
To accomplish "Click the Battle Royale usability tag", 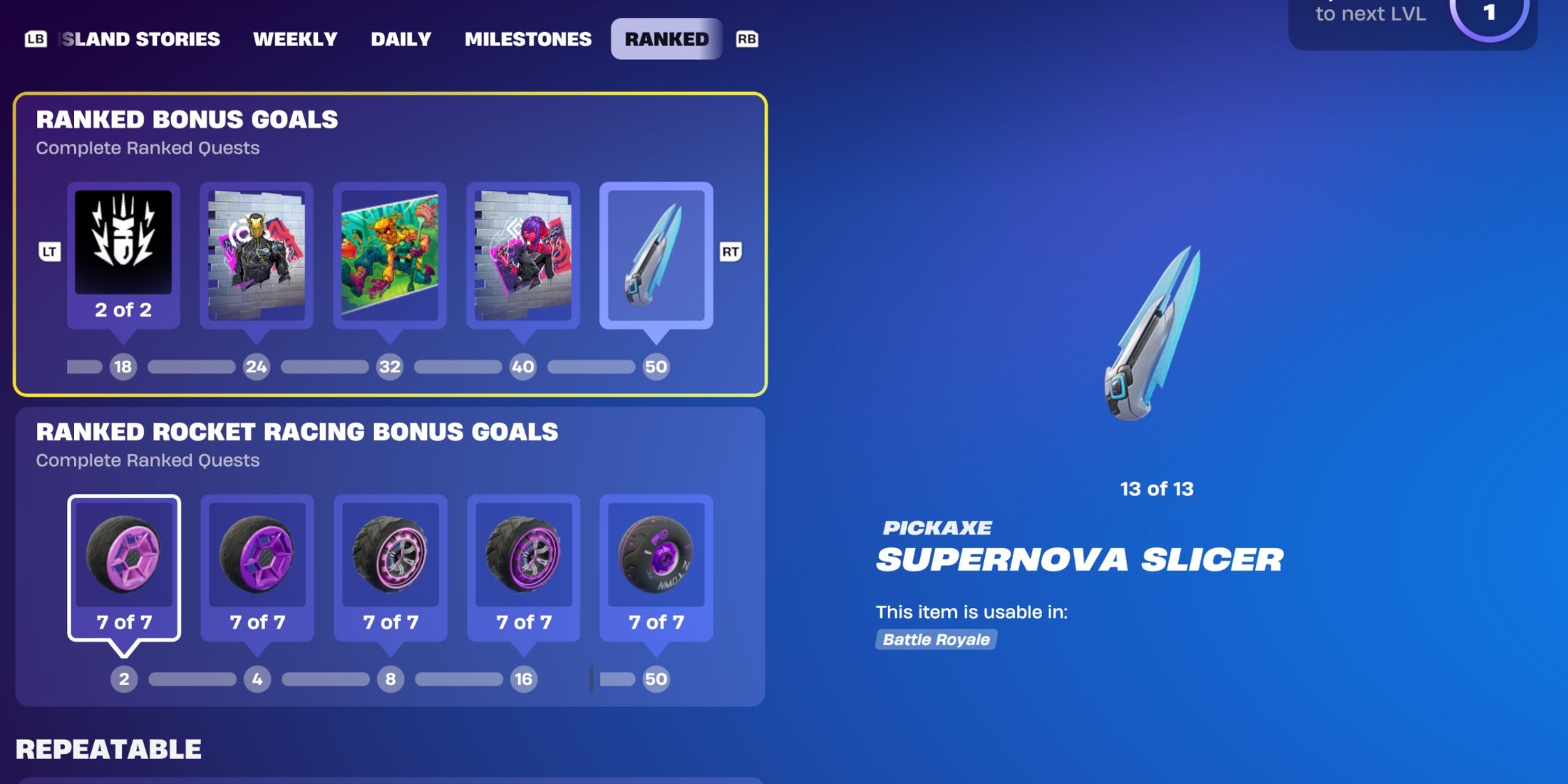I will tap(937, 639).
